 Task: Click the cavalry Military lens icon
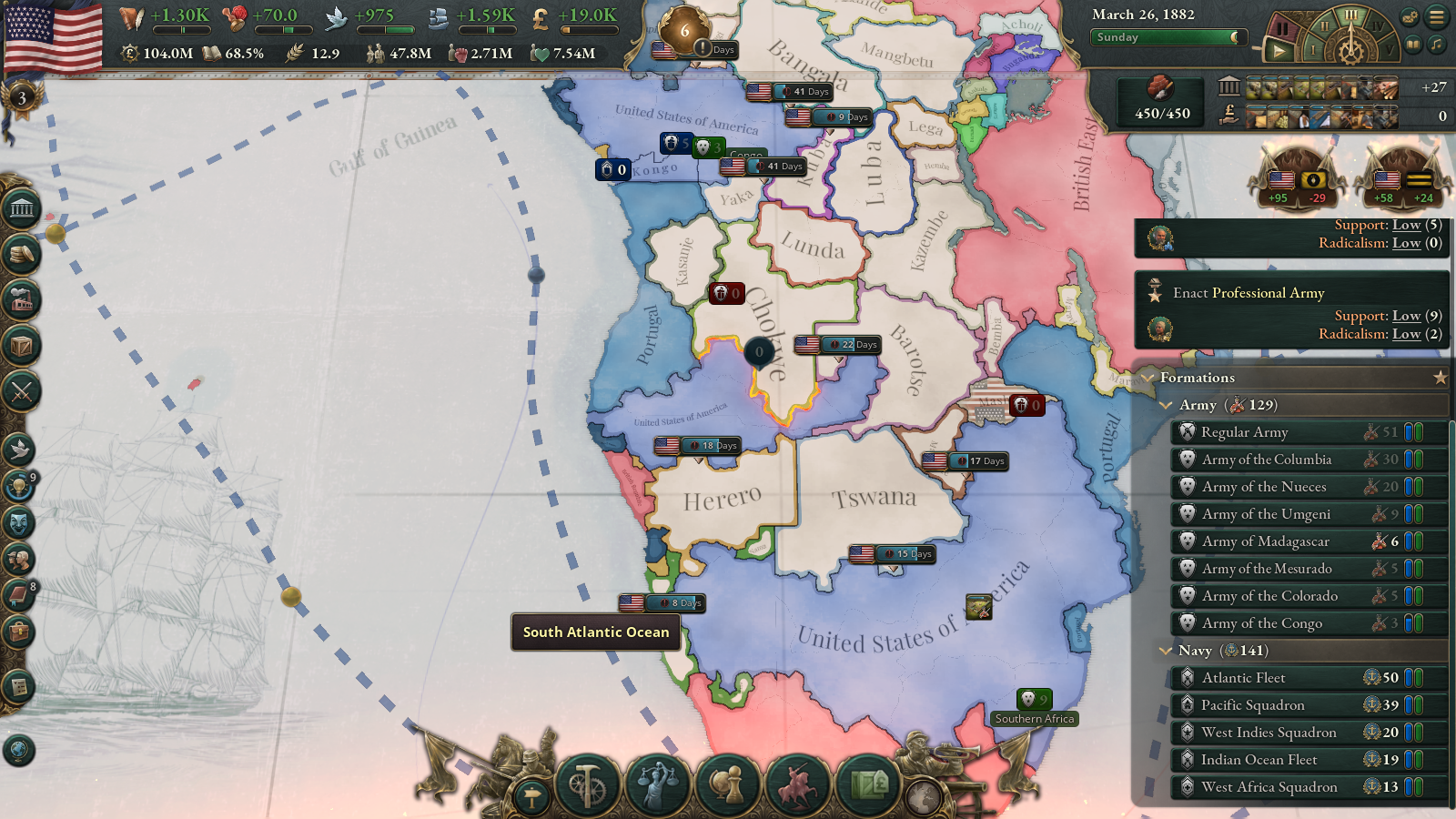coord(798,783)
